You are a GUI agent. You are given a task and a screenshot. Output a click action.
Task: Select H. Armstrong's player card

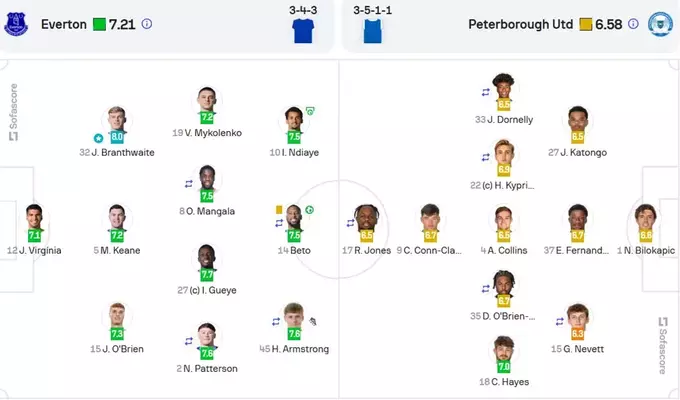[294, 318]
